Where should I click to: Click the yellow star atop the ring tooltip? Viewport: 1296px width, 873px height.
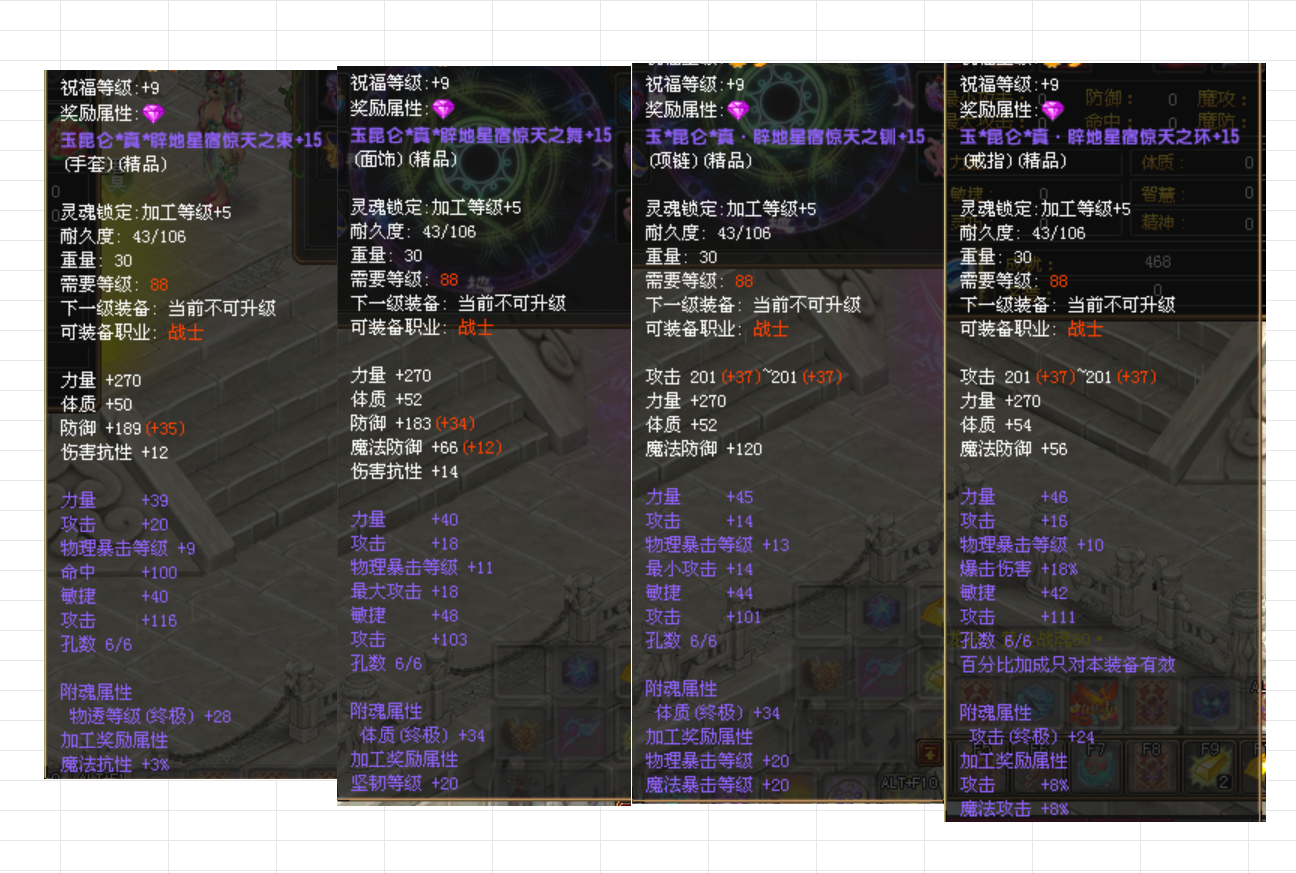point(1051,65)
